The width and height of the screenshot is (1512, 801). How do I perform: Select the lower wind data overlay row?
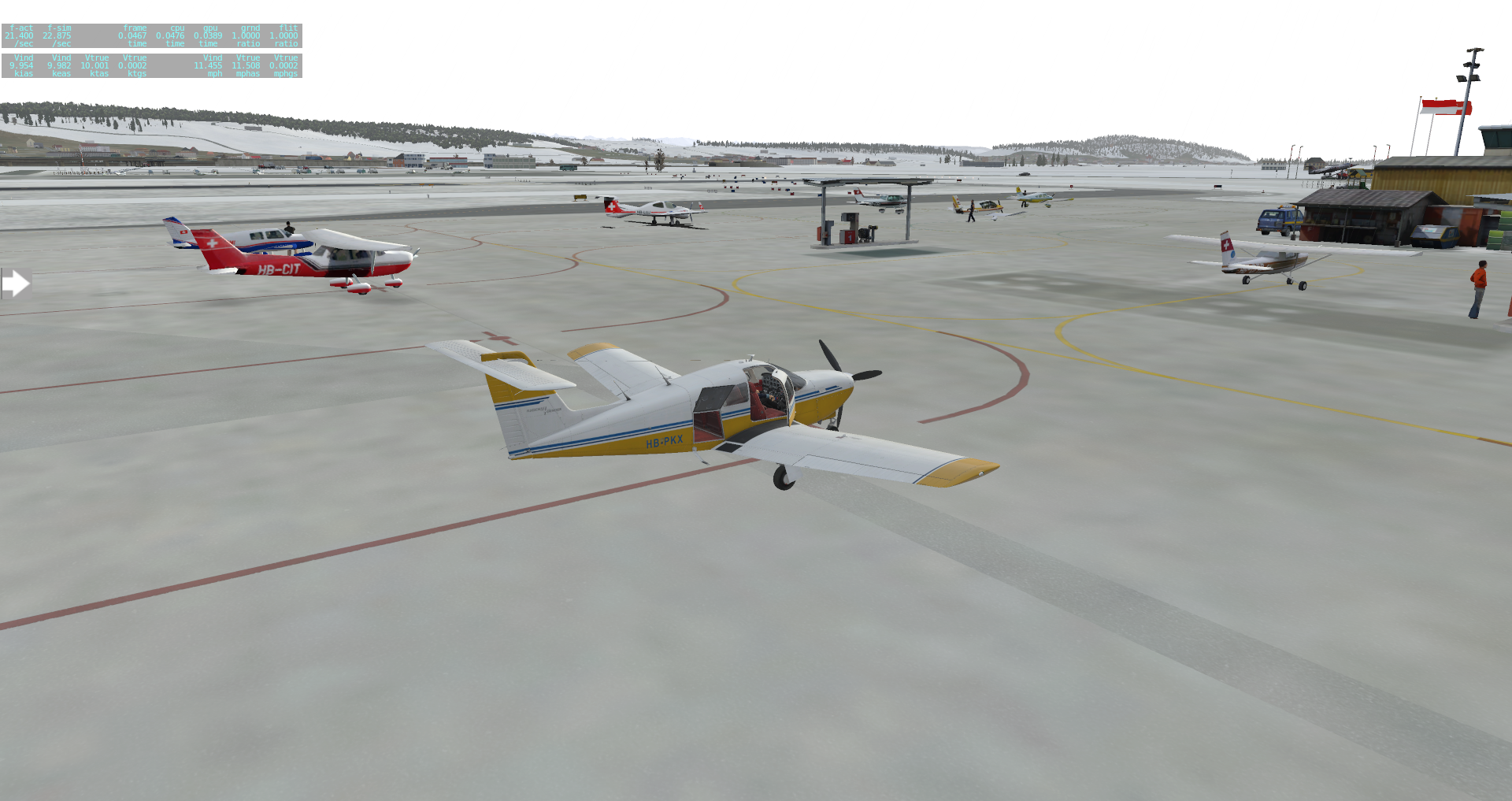click(x=154, y=66)
